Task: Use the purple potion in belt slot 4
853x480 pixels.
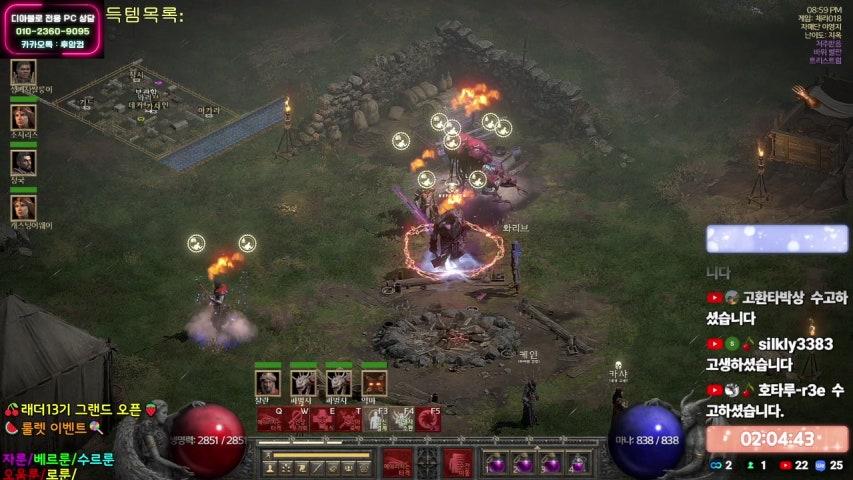Action: [578, 463]
